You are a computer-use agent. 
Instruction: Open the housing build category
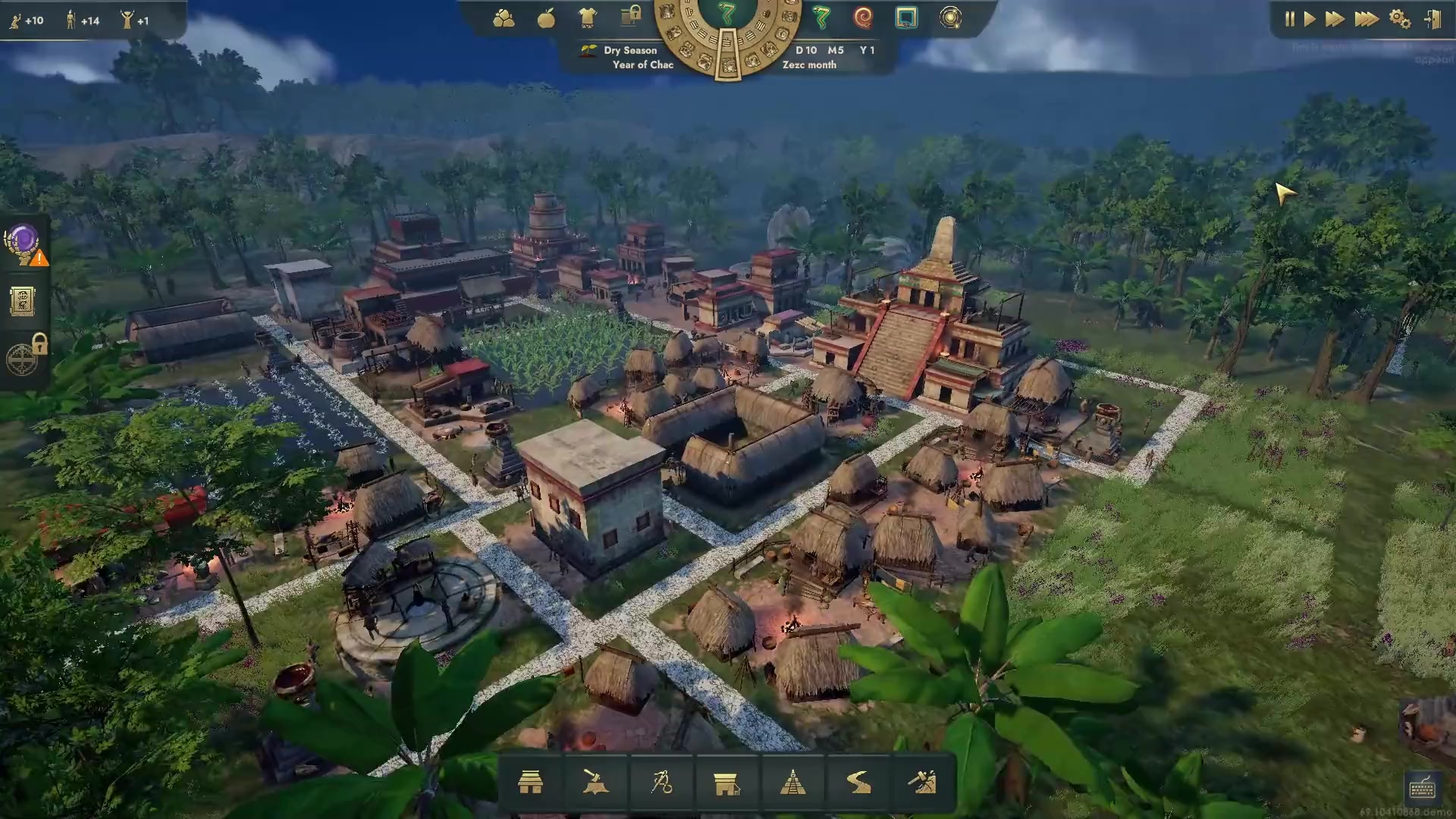pos(530,783)
